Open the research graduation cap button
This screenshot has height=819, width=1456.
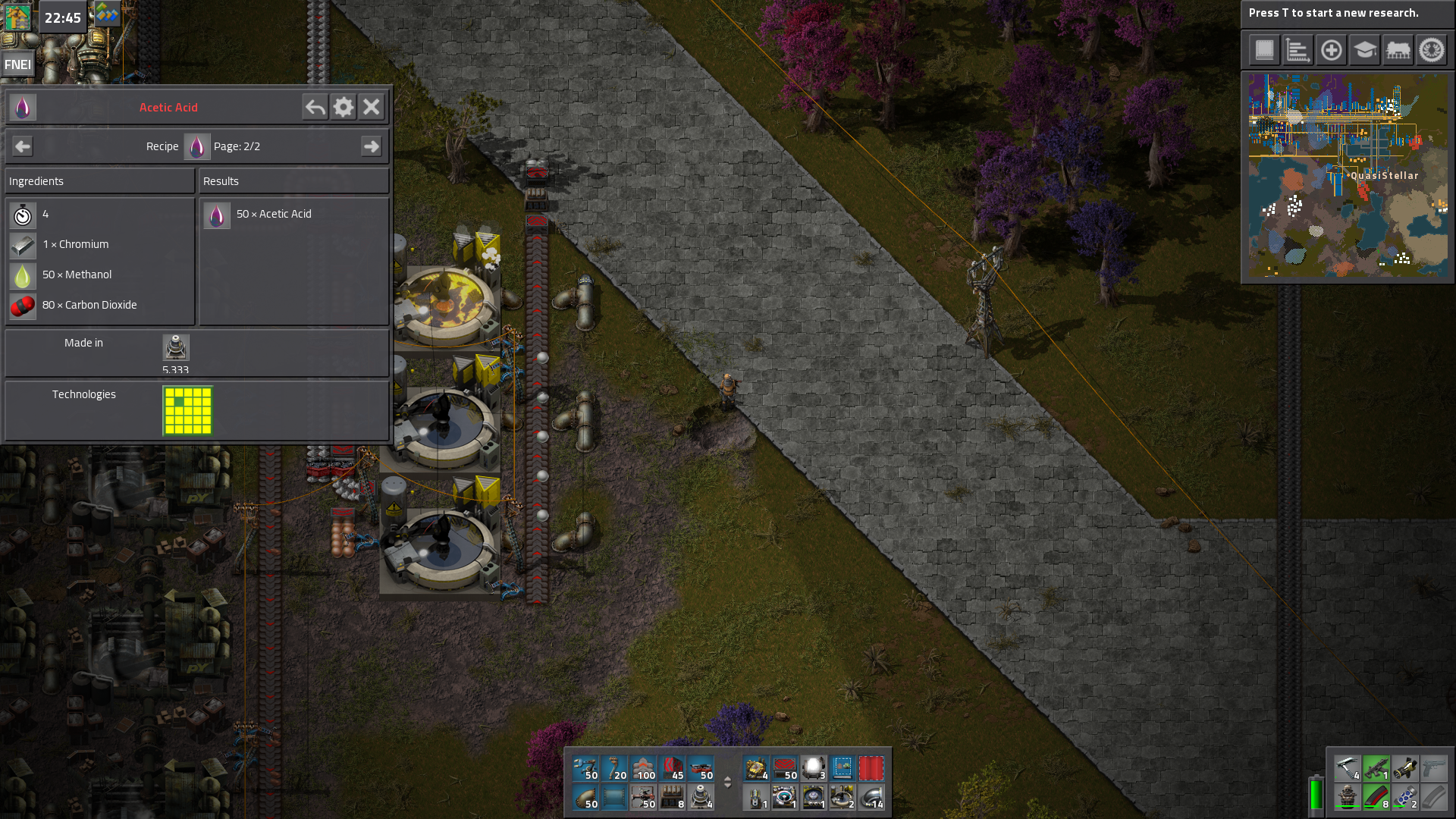coord(1364,51)
